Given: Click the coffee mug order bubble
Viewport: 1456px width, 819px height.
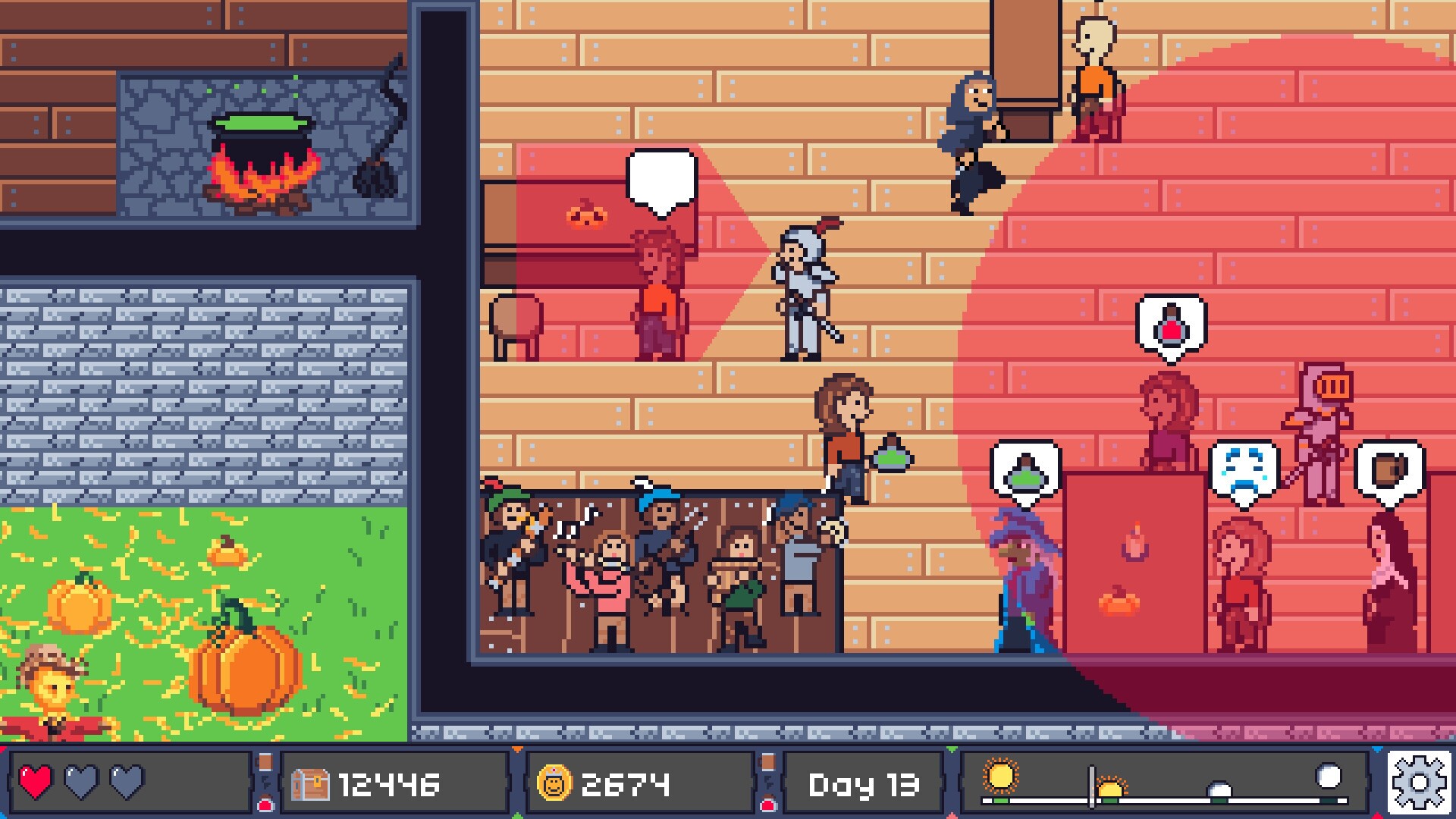Looking at the screenshot, I should (1389, 470).
